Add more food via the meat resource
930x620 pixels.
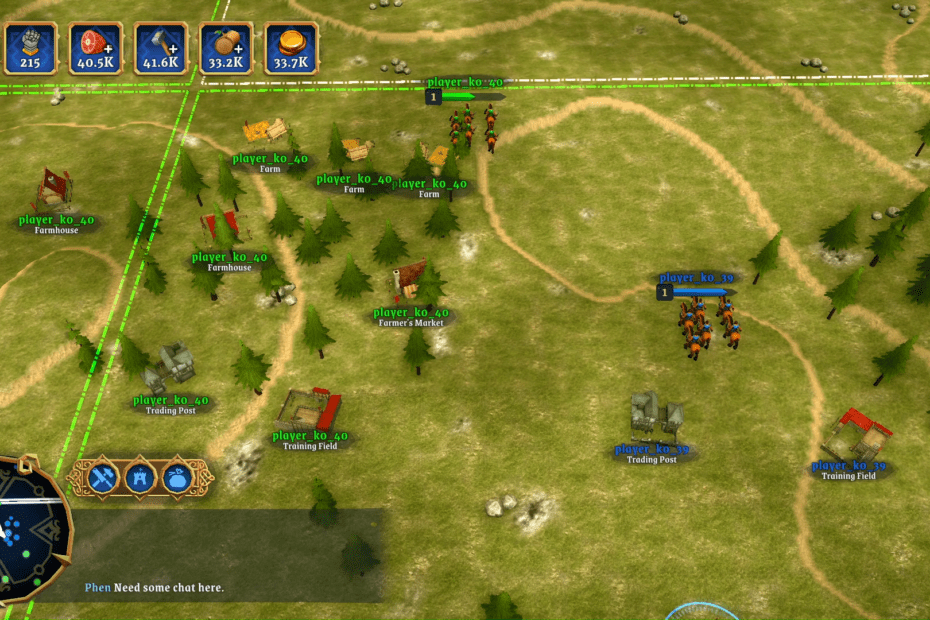[96, 48]
